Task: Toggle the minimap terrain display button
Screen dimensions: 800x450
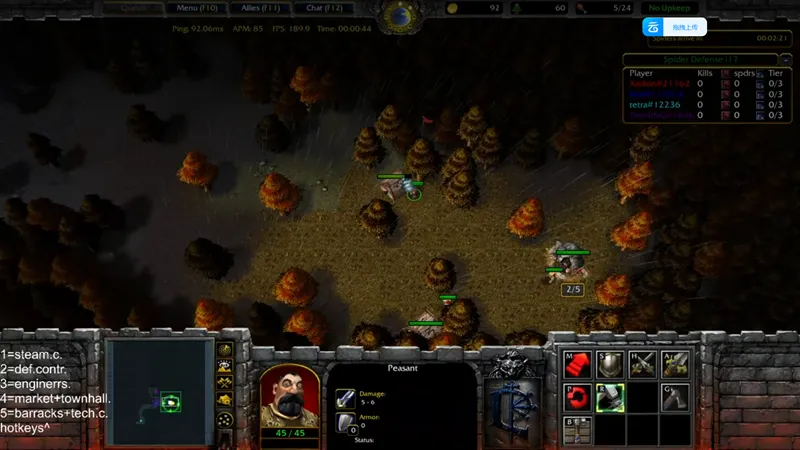Action: click(226, 366)
